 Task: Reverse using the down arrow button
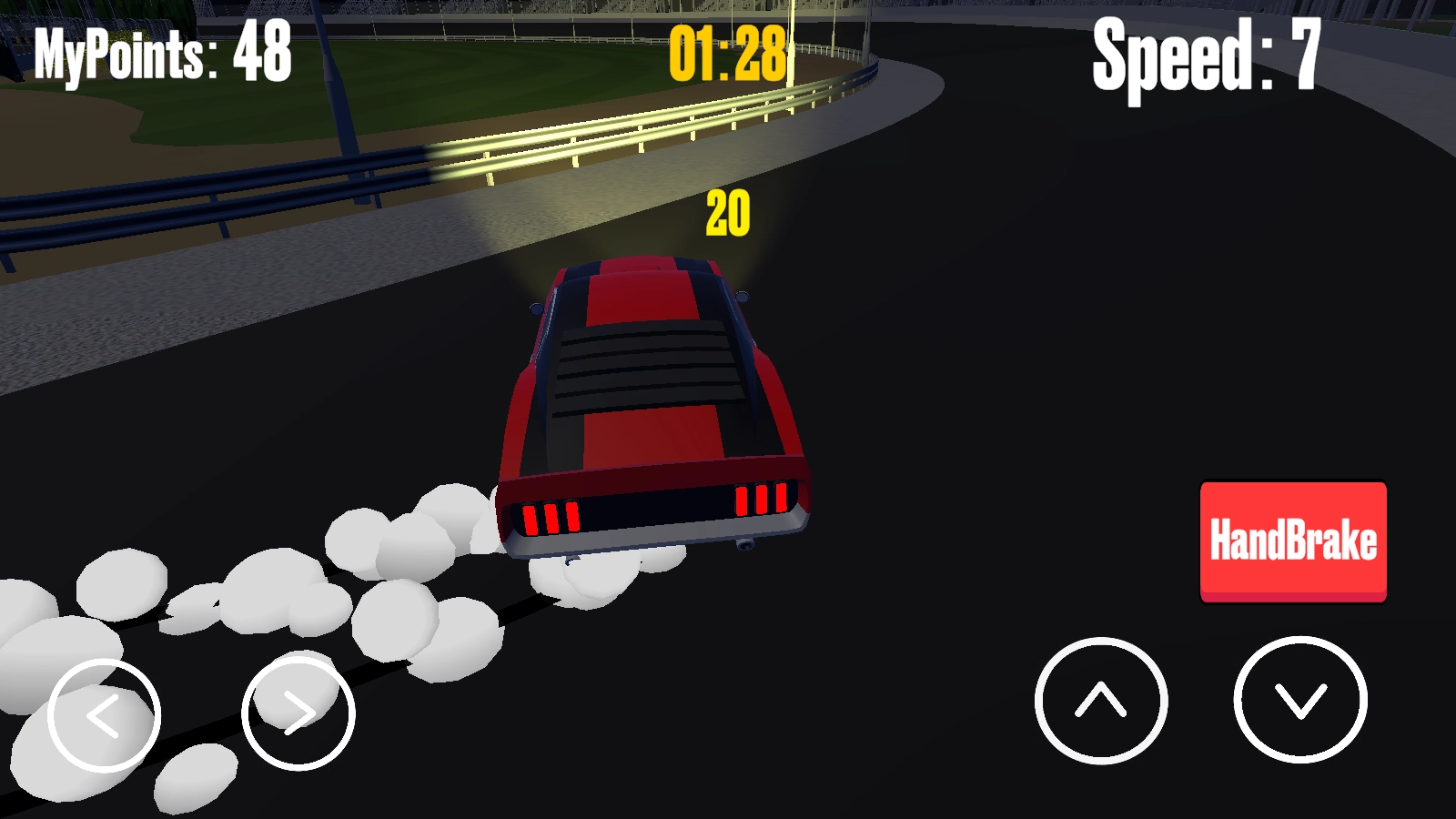[x=1300, y=700]
